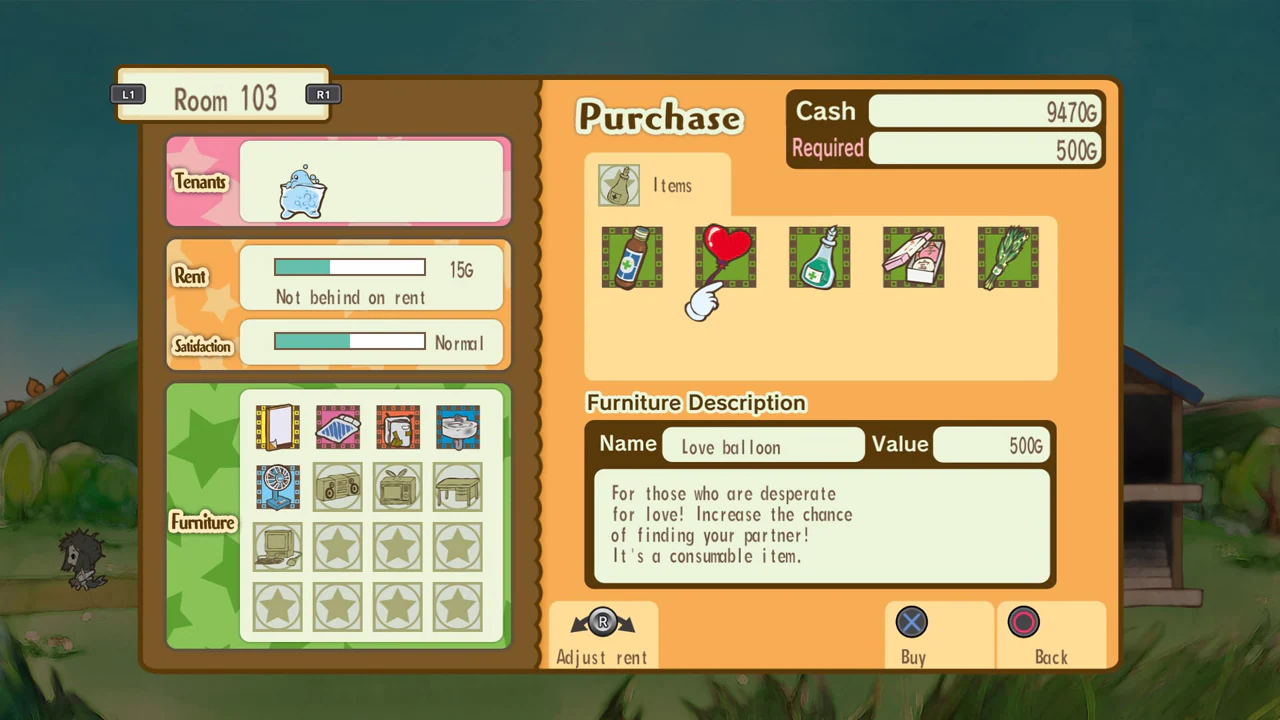Select the futon bed furniture icon
The width and height of the screenshot is (1280, 720).
pyautogui.click(x=337, y=428)
